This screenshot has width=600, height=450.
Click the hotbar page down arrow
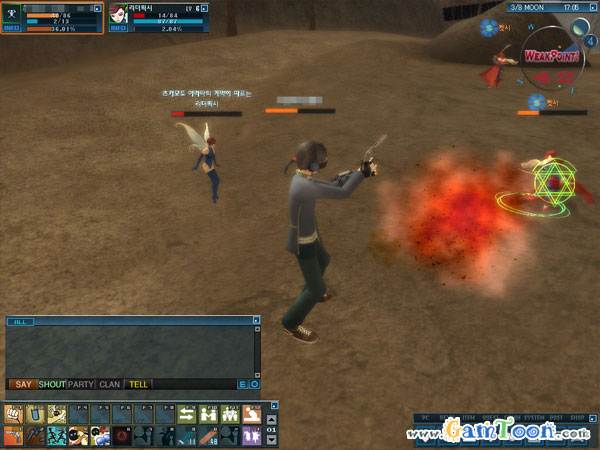pos(270,438)
